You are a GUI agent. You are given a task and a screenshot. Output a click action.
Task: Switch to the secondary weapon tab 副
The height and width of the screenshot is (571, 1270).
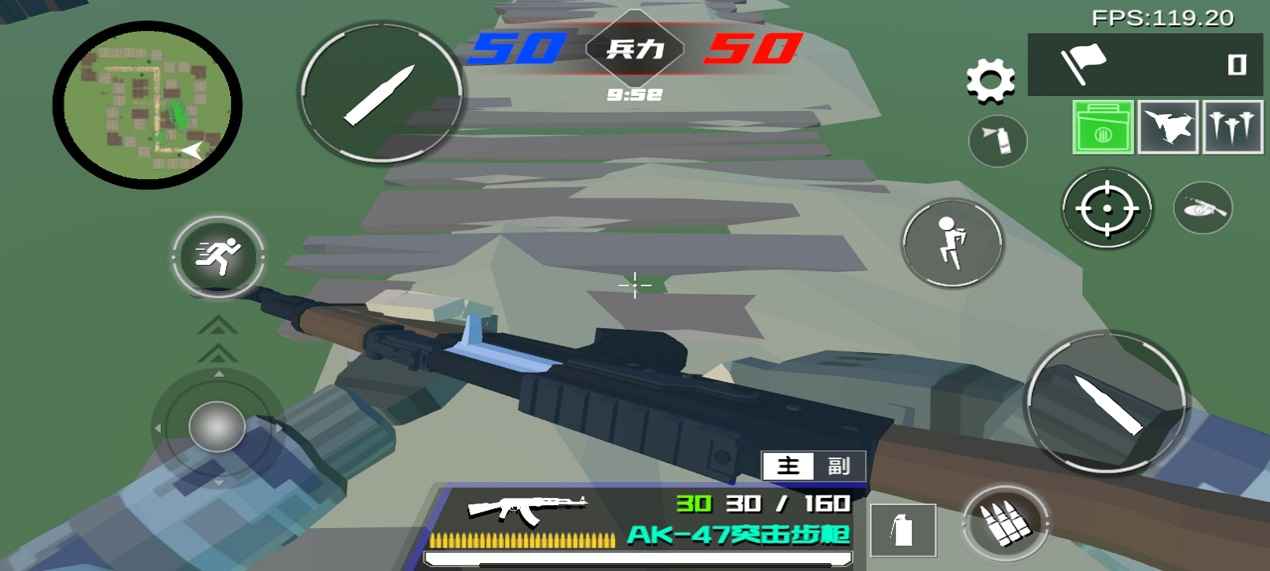click(x=840, y=466)
